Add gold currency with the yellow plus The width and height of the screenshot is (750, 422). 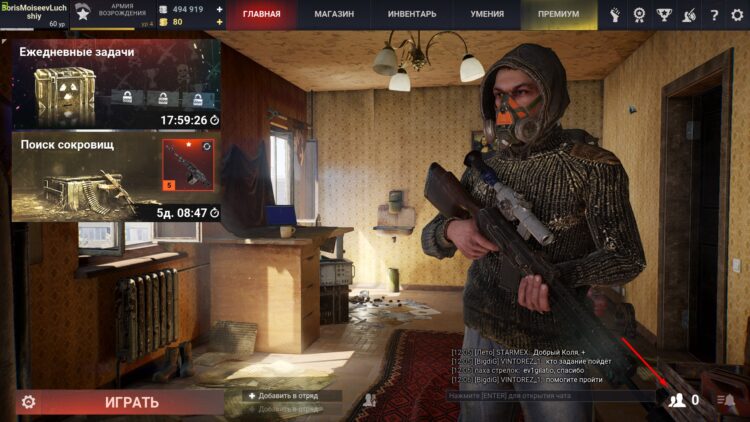[x=220, y=22]
